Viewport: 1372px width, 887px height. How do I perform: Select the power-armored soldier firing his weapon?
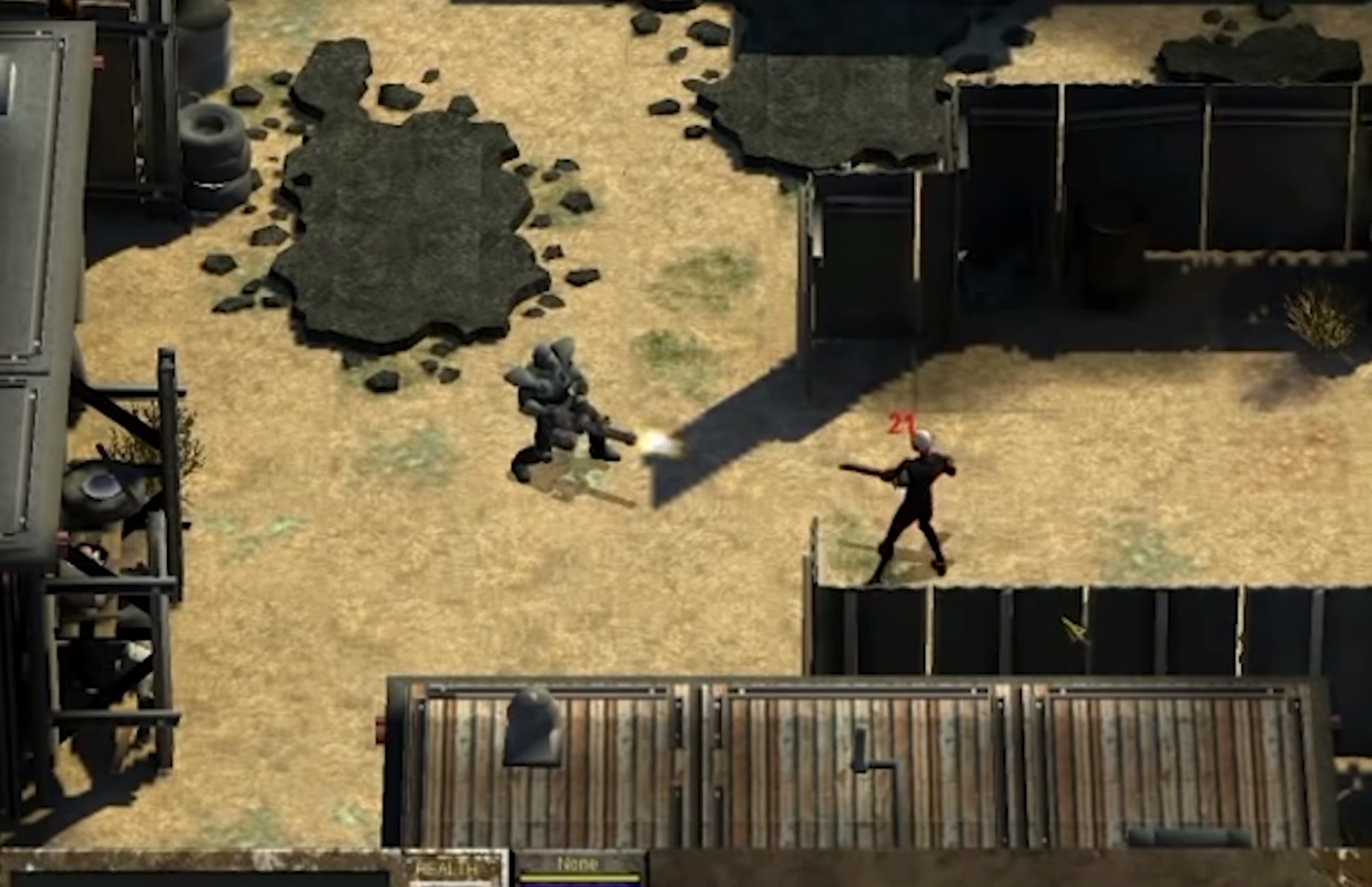coord(556,408)
